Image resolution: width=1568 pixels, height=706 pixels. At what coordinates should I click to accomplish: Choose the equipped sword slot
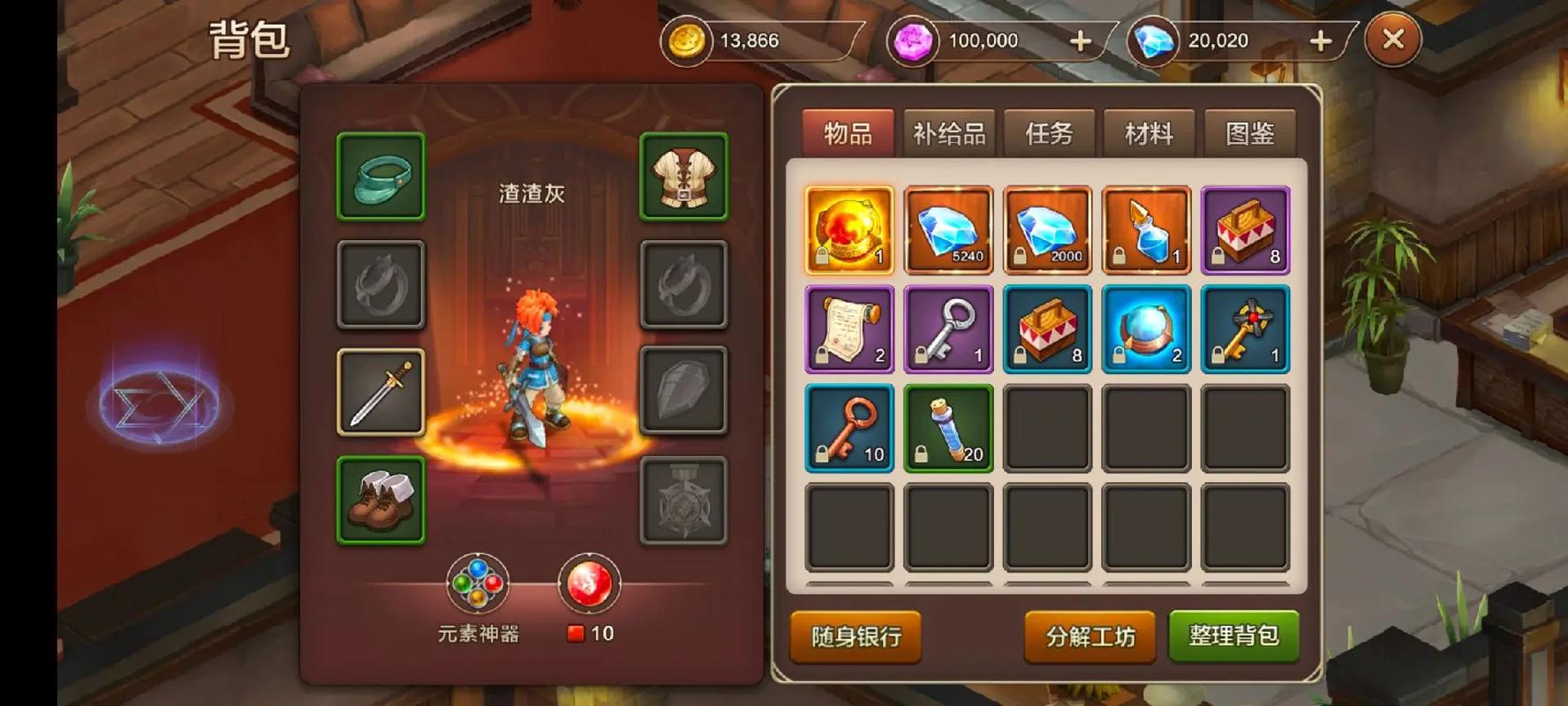[381, 392]
